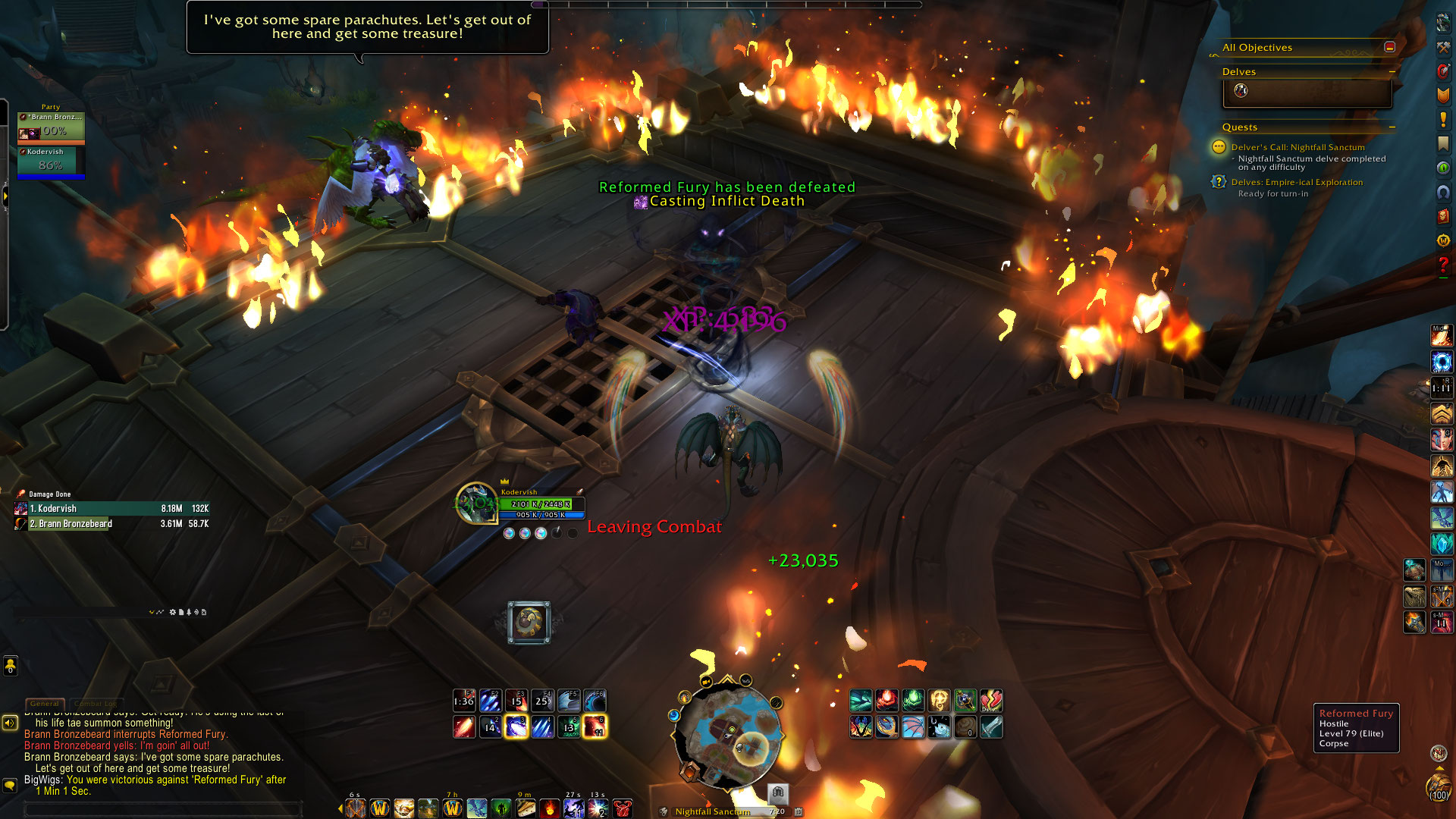This screenshot has height=819, width=1456.
Task: Switch to the Combat Log chat tab
Action: 96,704
